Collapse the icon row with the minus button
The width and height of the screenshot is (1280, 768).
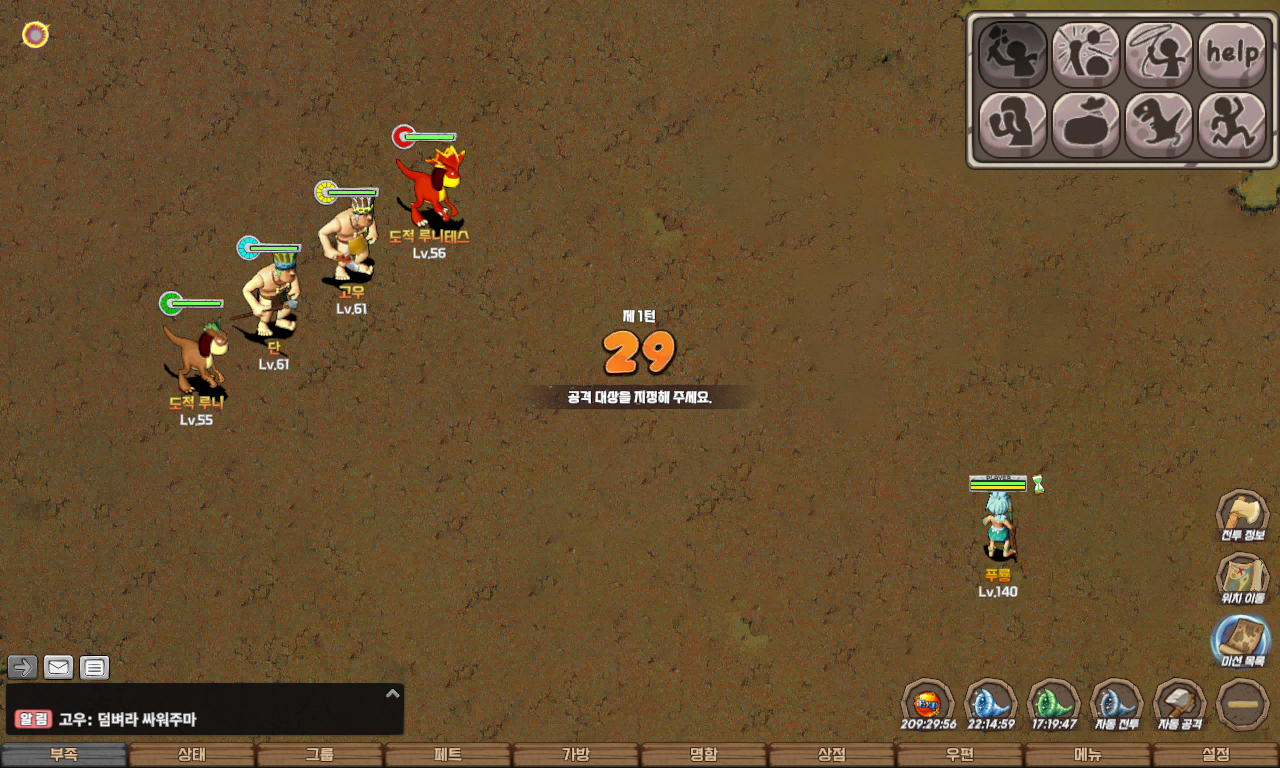tap(1243, 705)
